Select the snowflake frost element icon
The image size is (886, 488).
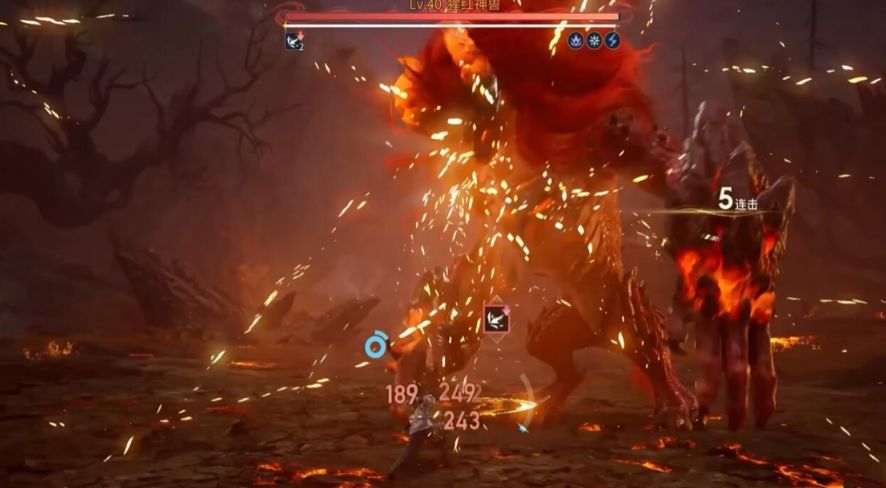[594, 41]
